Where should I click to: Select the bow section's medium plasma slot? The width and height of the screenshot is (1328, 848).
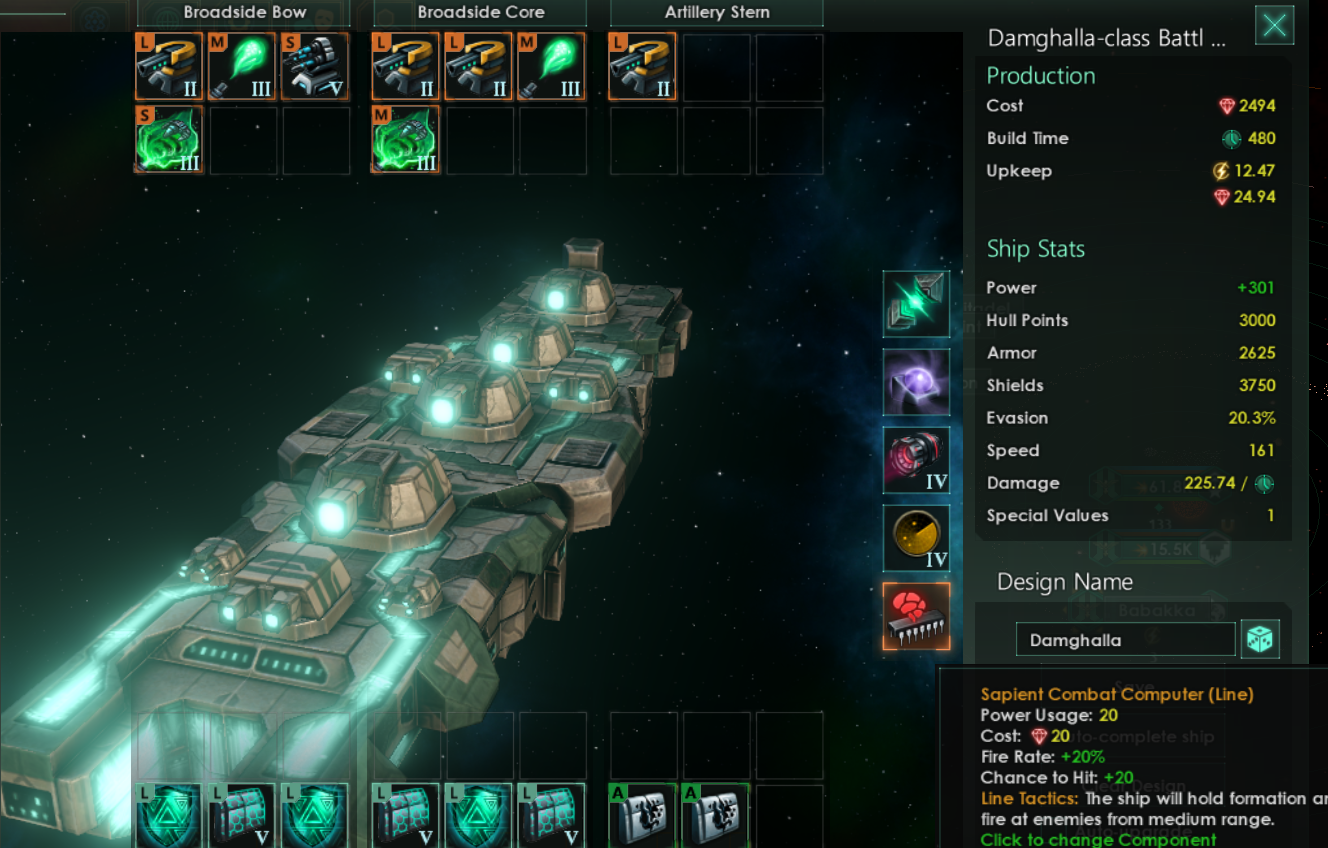point(242,67)
